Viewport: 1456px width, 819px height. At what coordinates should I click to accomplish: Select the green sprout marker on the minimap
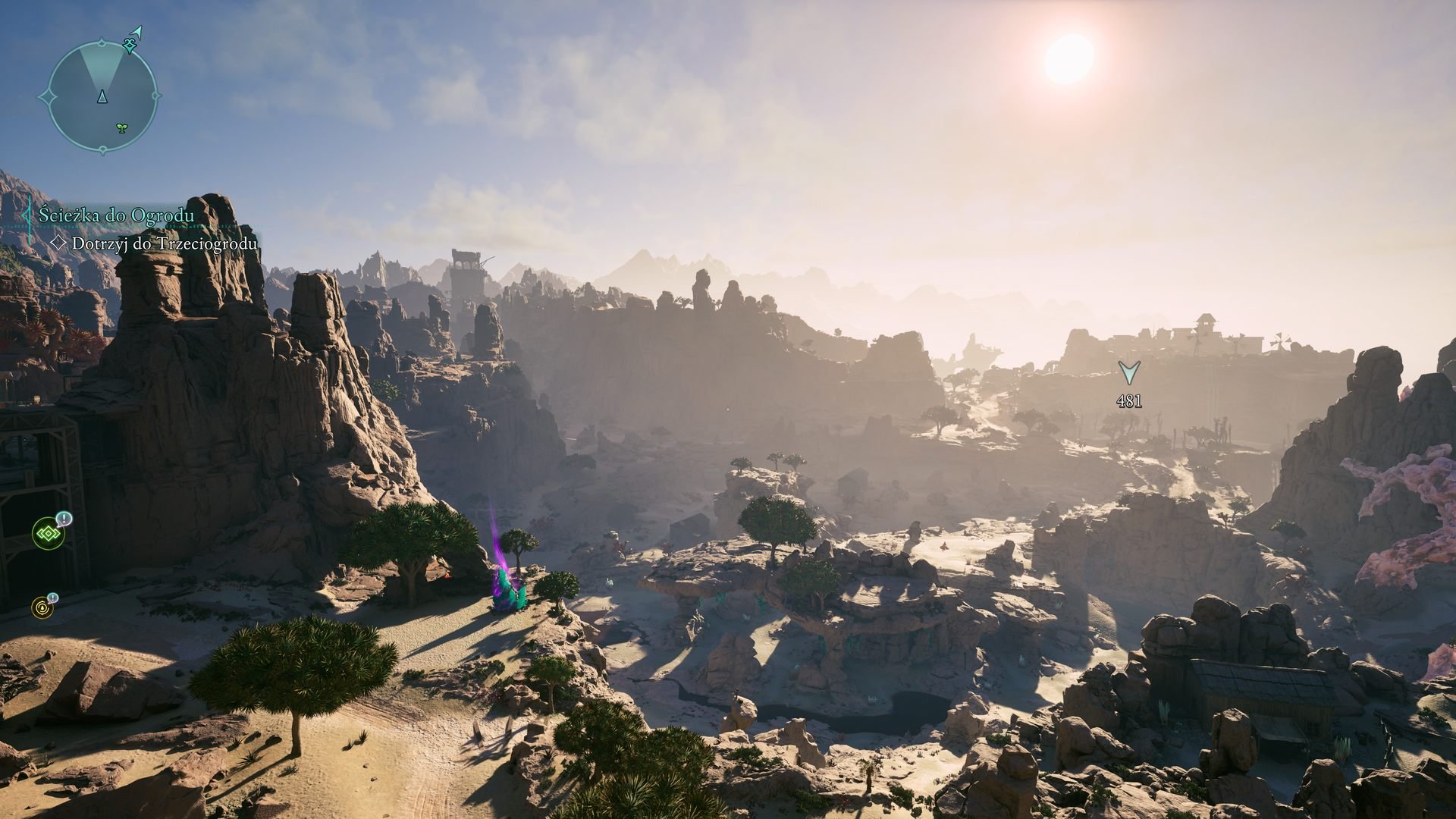click(x=121, y=128)
